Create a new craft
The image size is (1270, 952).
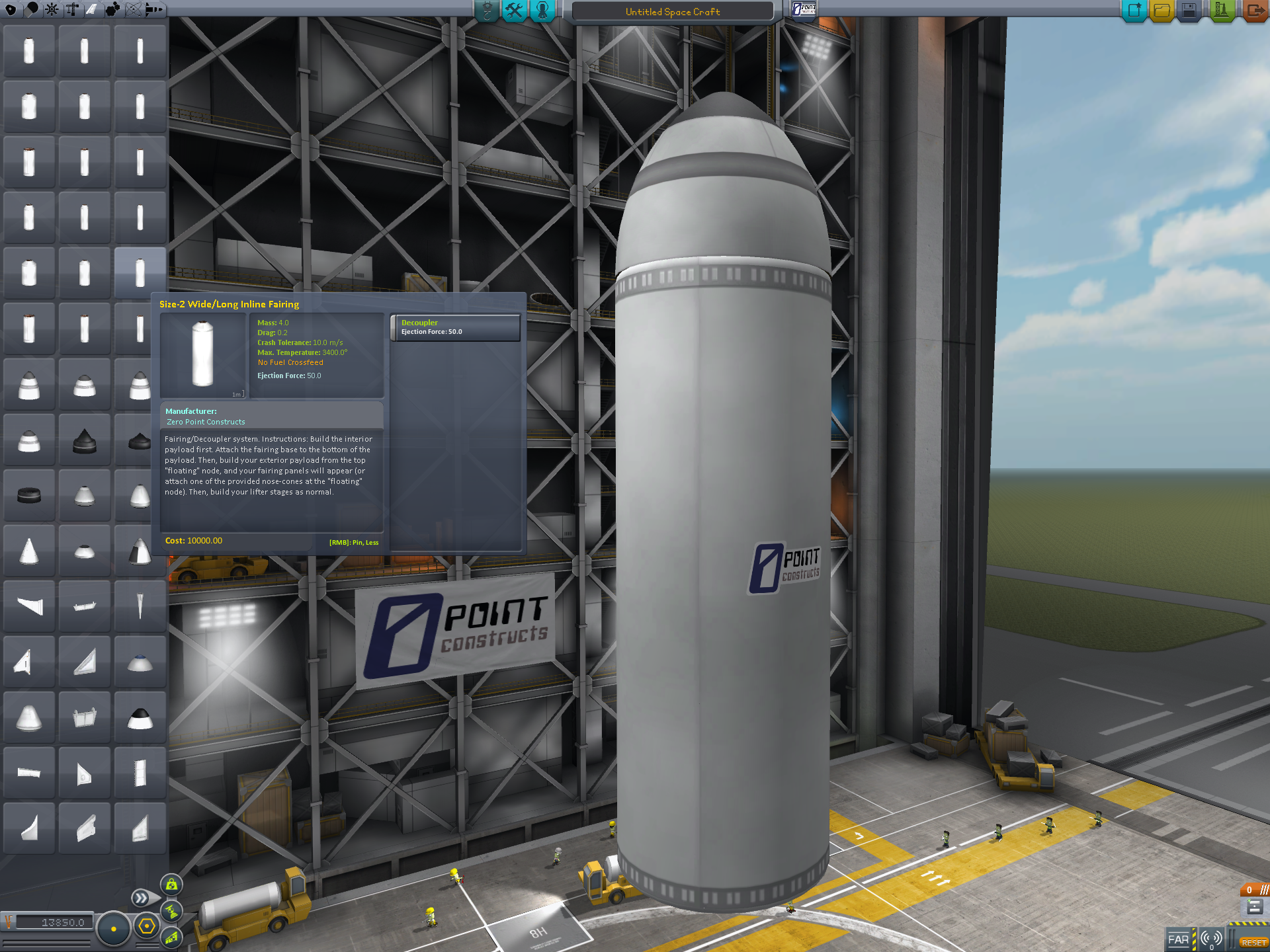click(1134, 11)
